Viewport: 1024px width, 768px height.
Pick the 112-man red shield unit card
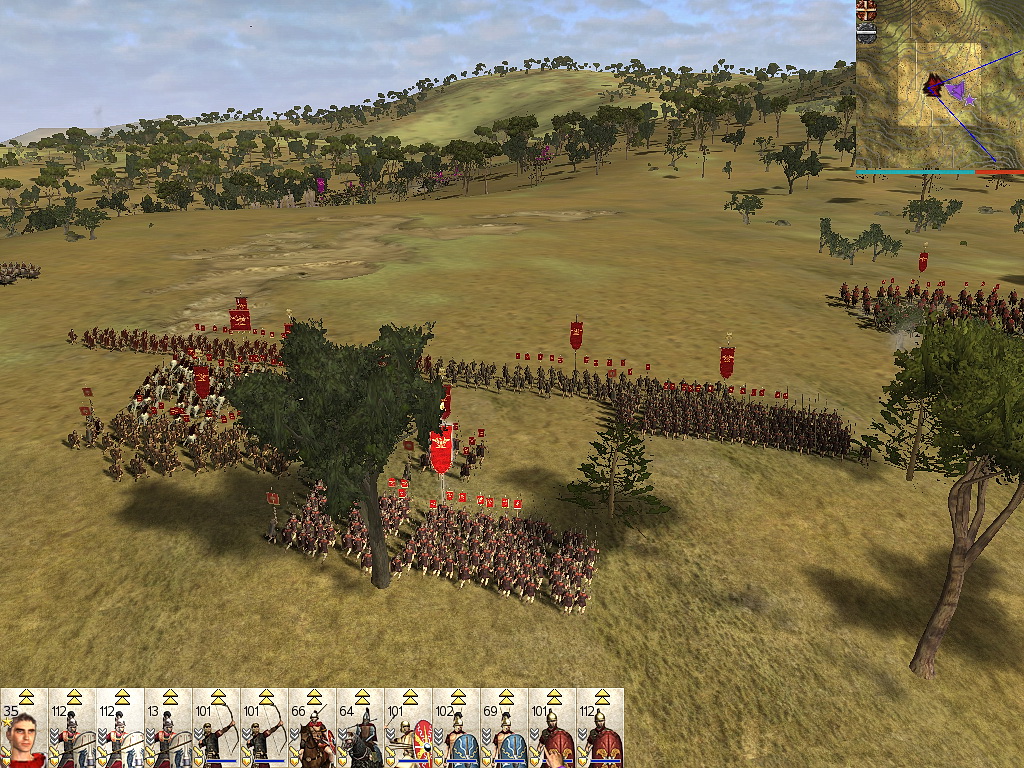click(x=600, y=728)
